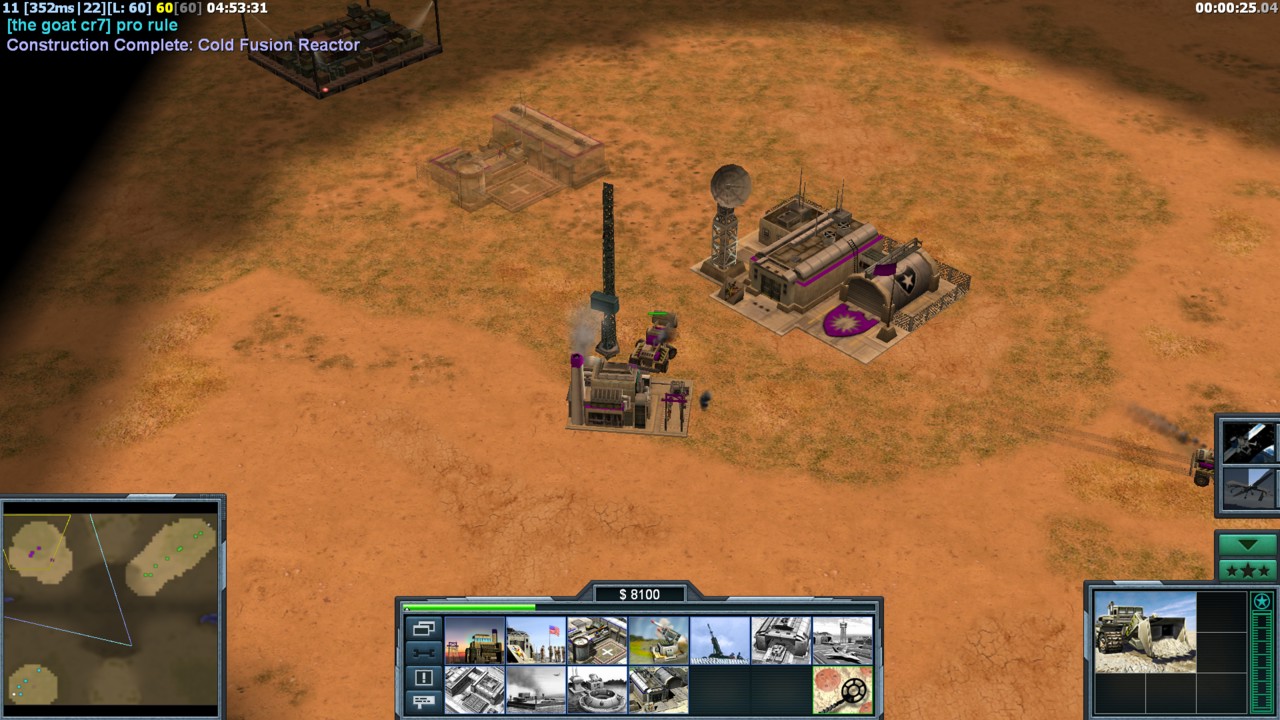Choose the Supply Center helipad build icon
The image size is (1280, 720).
pos(597,640)
